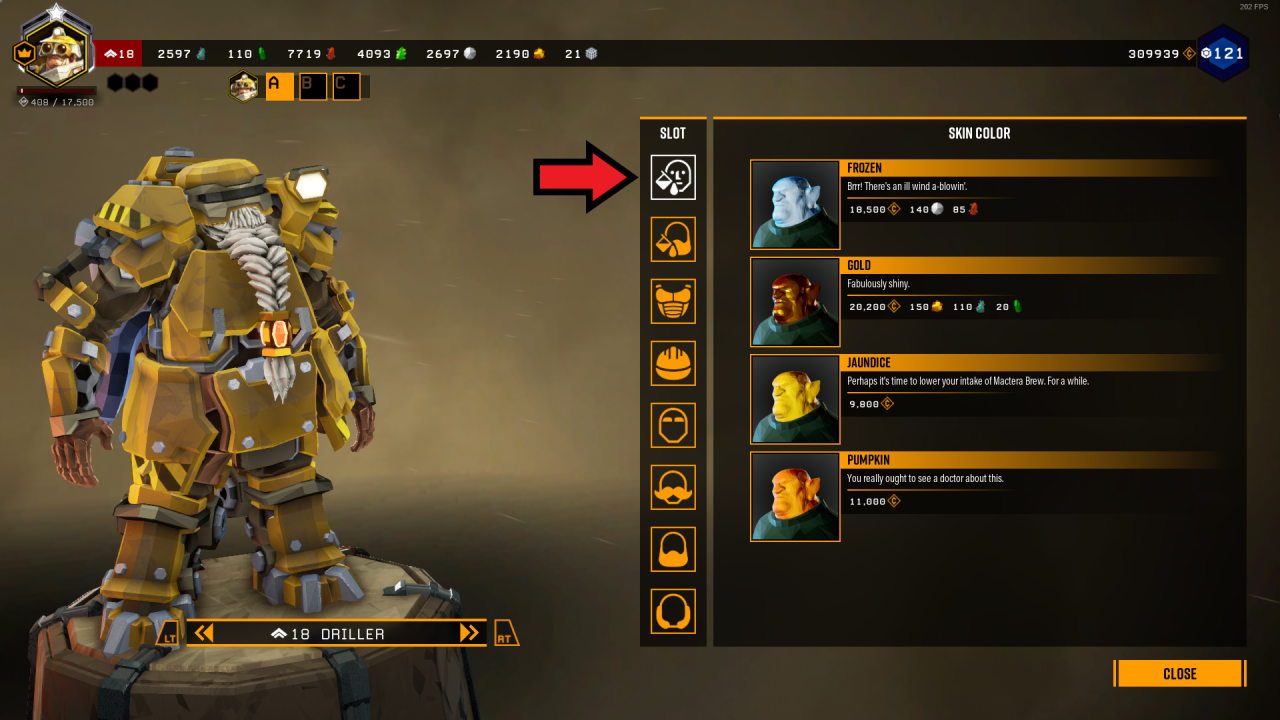Open the bald head face slot

[673, 425]
